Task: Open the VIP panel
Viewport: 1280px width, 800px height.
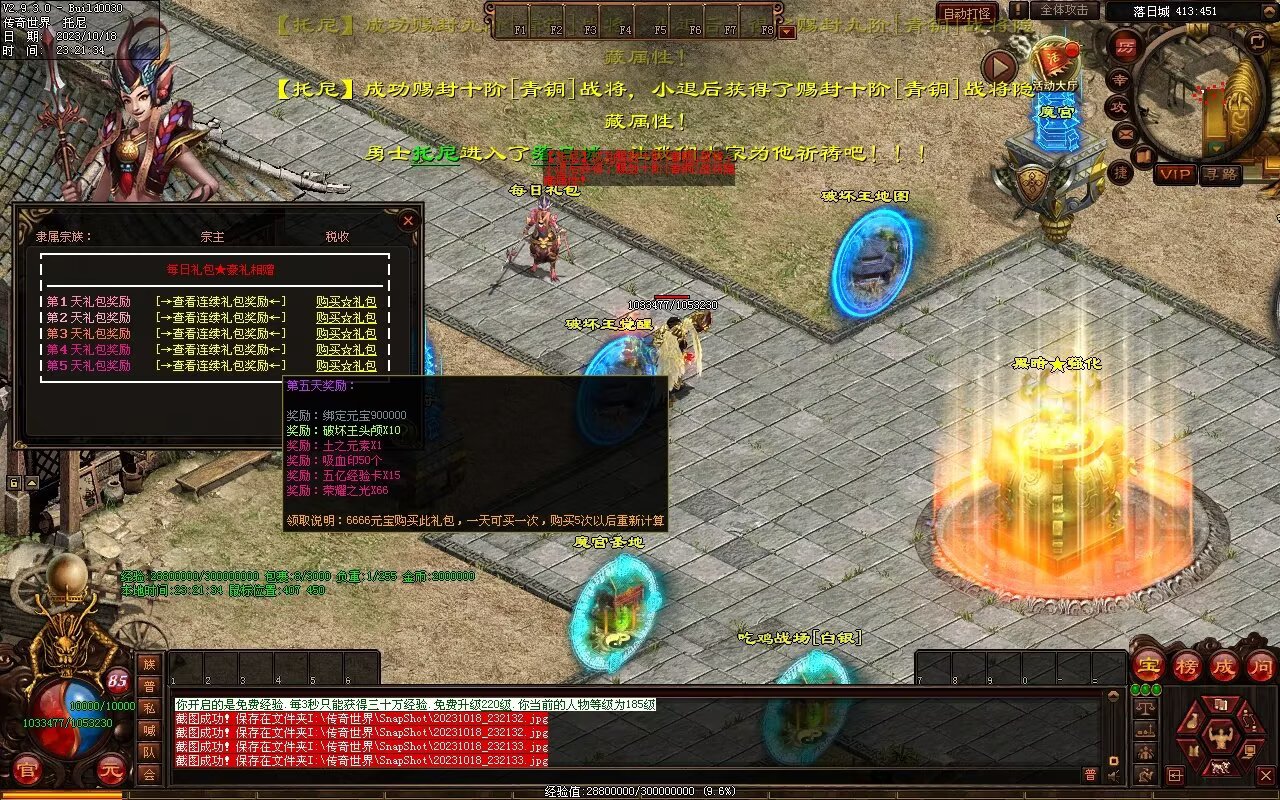Action: click(x=1175, y=174)
